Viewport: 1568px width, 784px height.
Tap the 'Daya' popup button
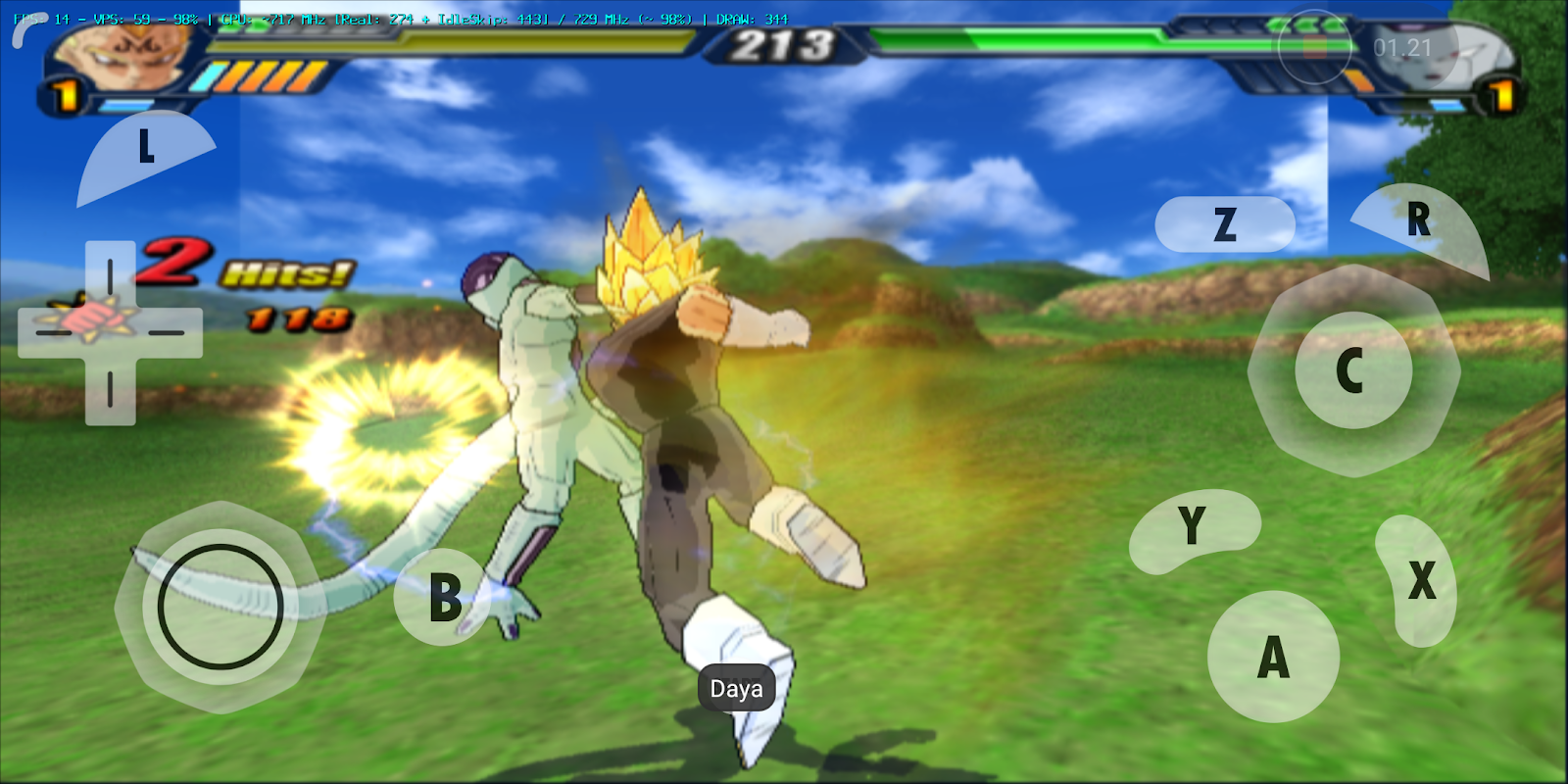(x=738, y=688)
